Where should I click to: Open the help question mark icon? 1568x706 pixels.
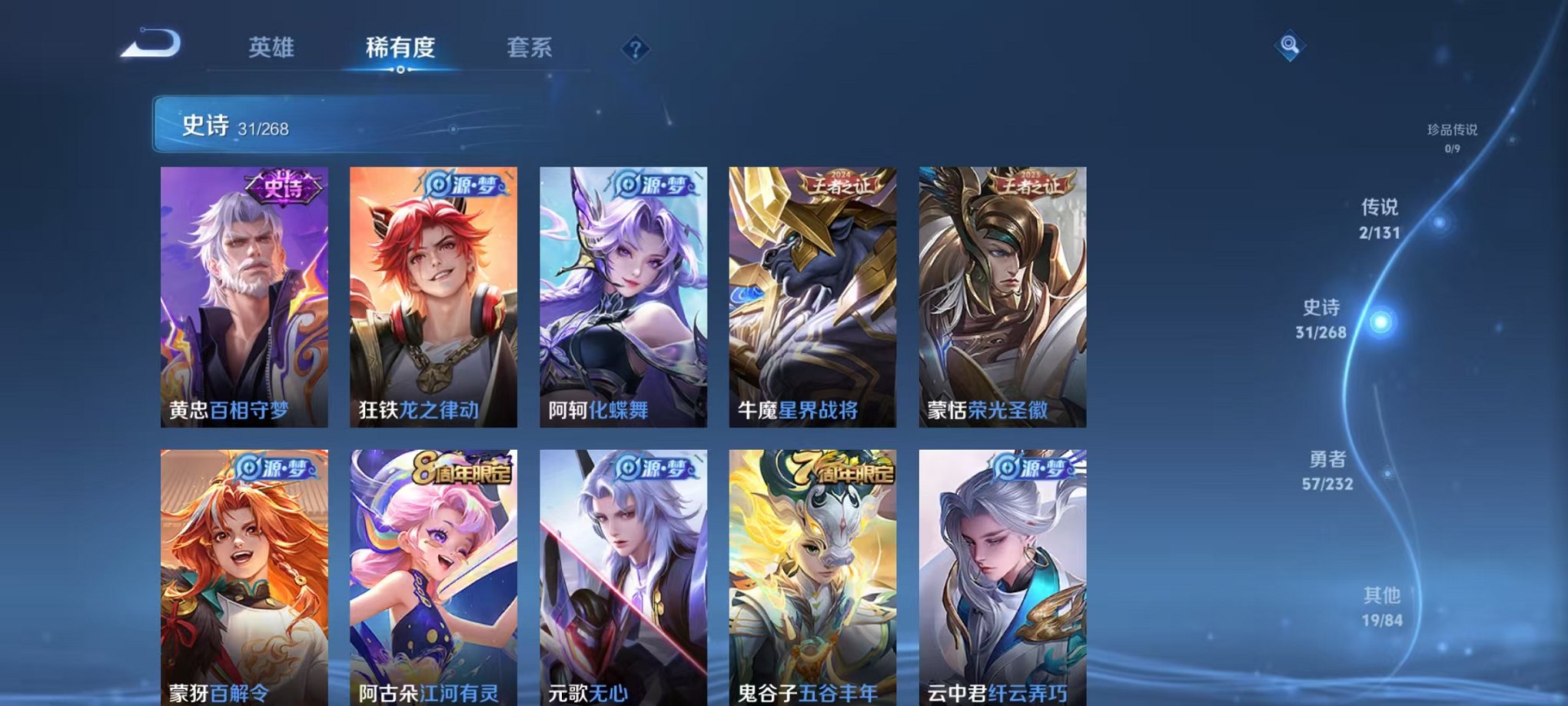[635, 49]
